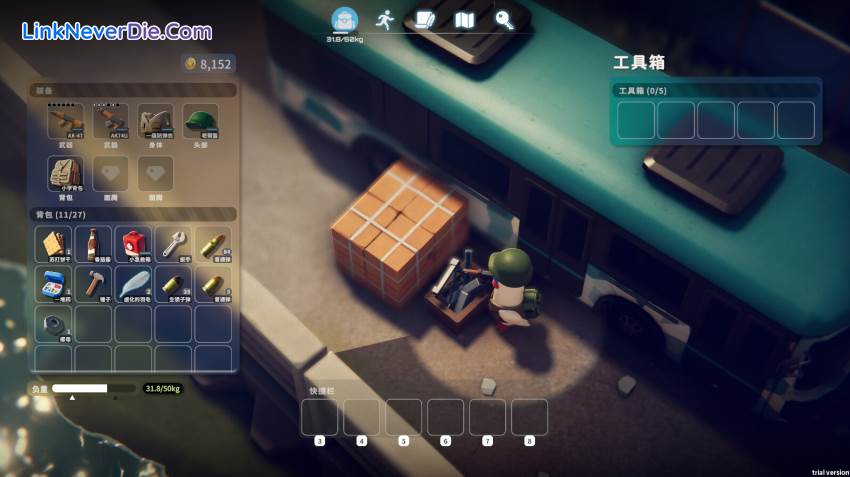
Task: Show the map tab
Action: pos(464,19)
